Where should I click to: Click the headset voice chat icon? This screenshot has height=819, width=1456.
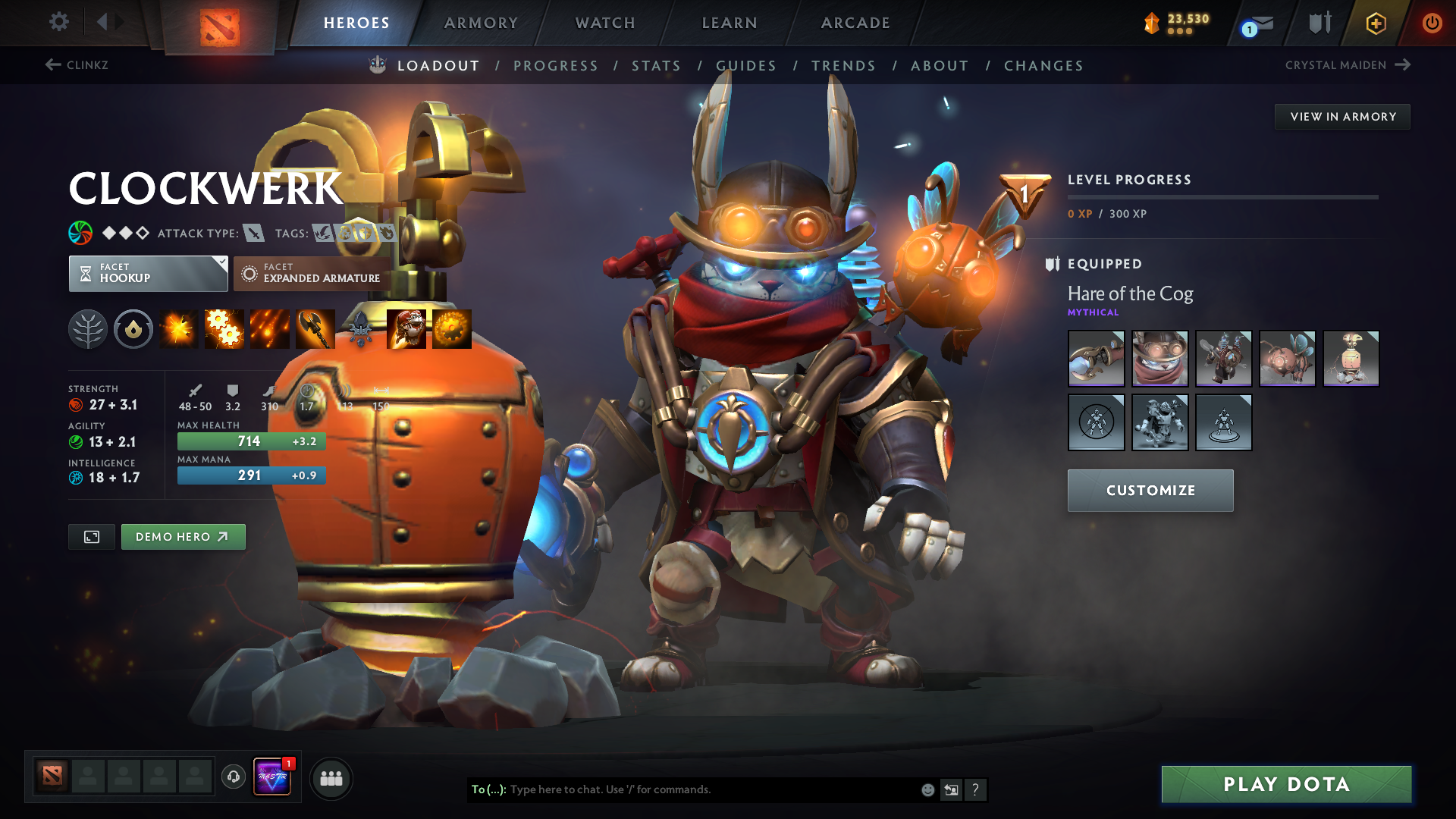[x=233, y=777]
